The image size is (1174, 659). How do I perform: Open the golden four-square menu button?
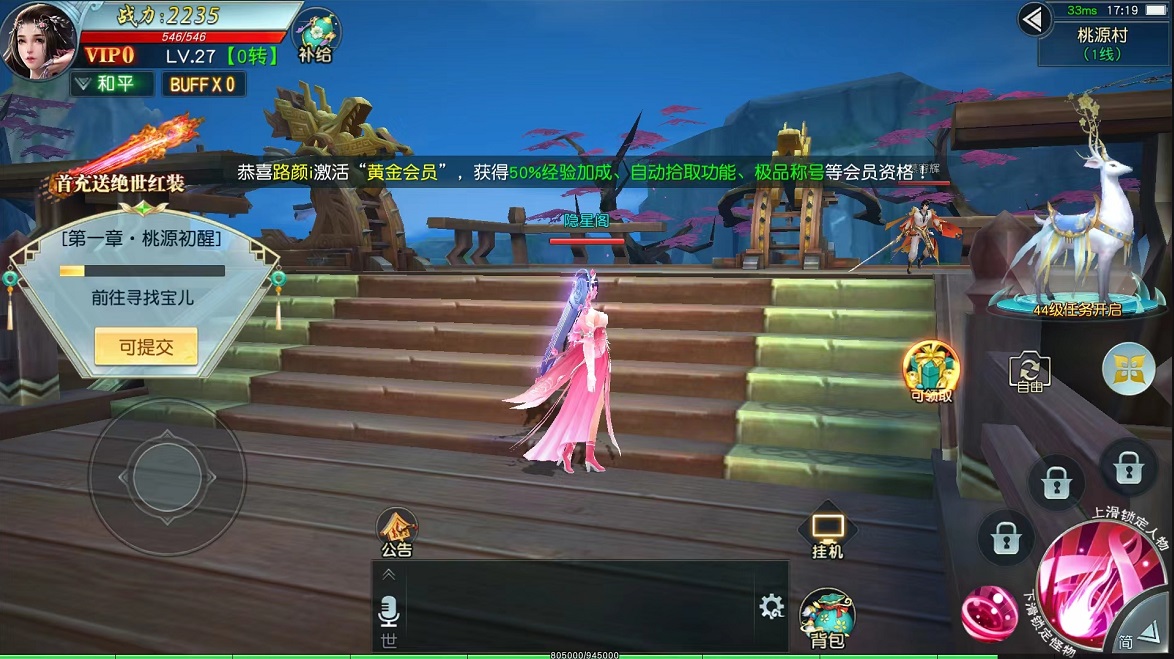coord(1128,369)
